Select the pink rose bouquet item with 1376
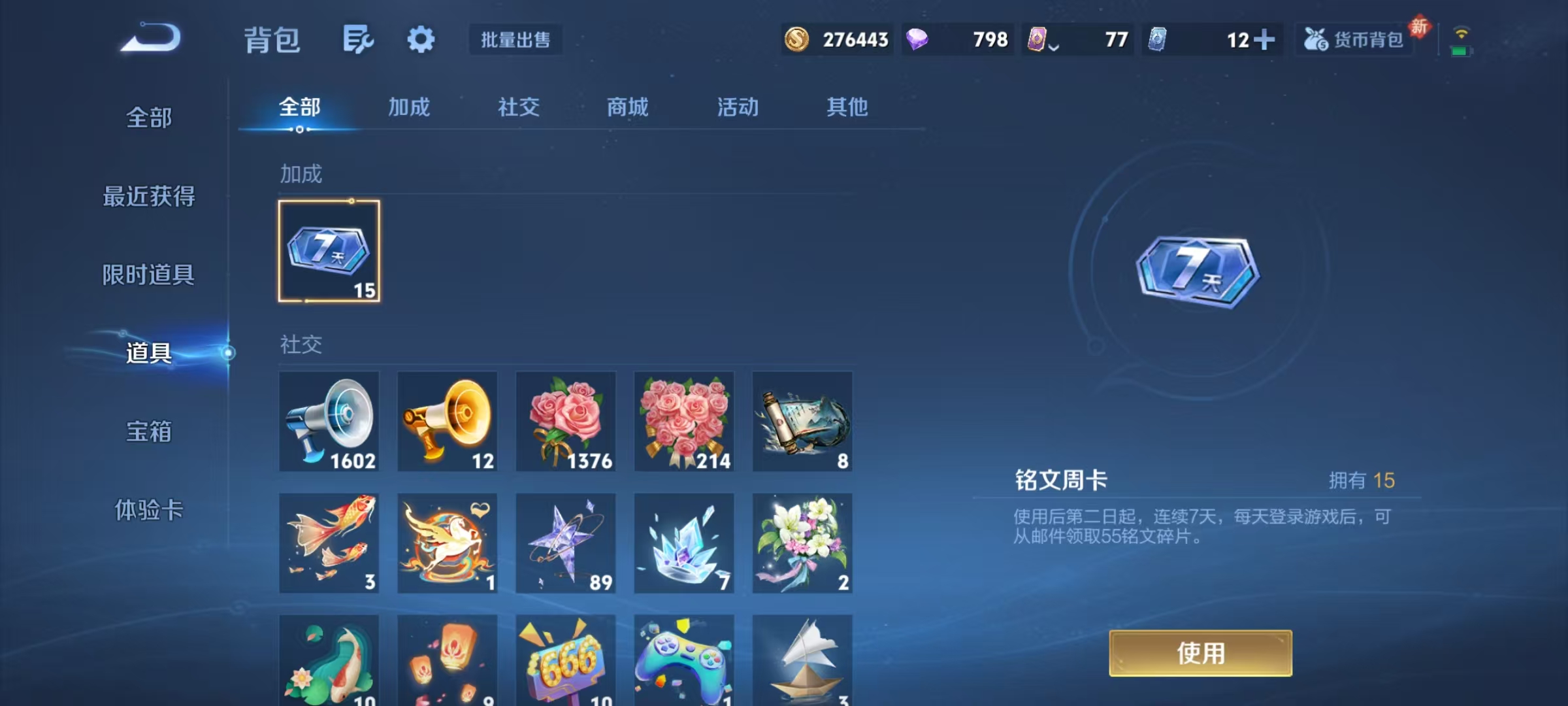Image resolution: width=1568 pixels, height=706 pixels. [566, 422]
